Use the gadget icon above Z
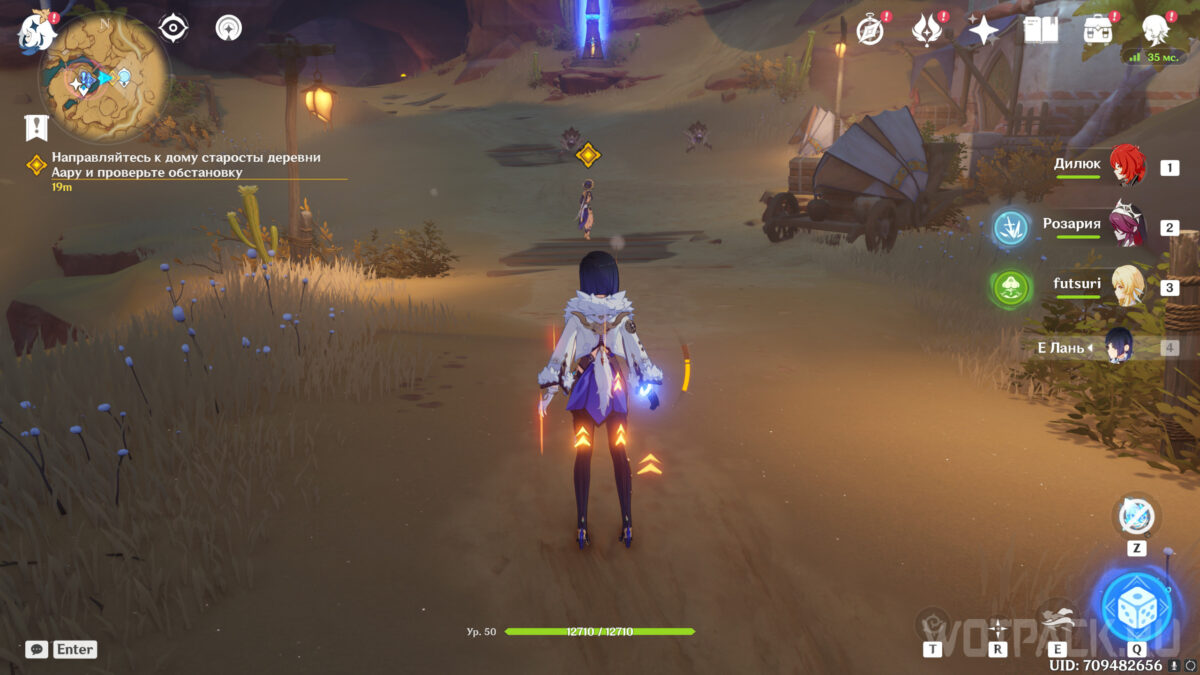1200x675 pixels. point(1136,517)
